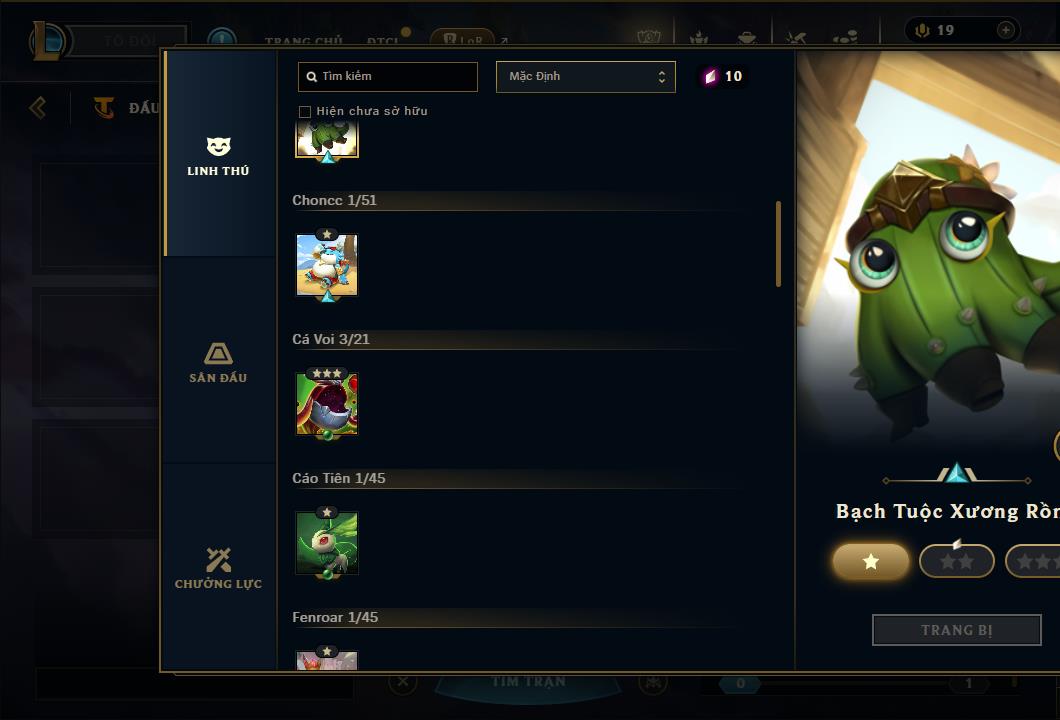Choose the two-star tier button

tap(957, 562)
